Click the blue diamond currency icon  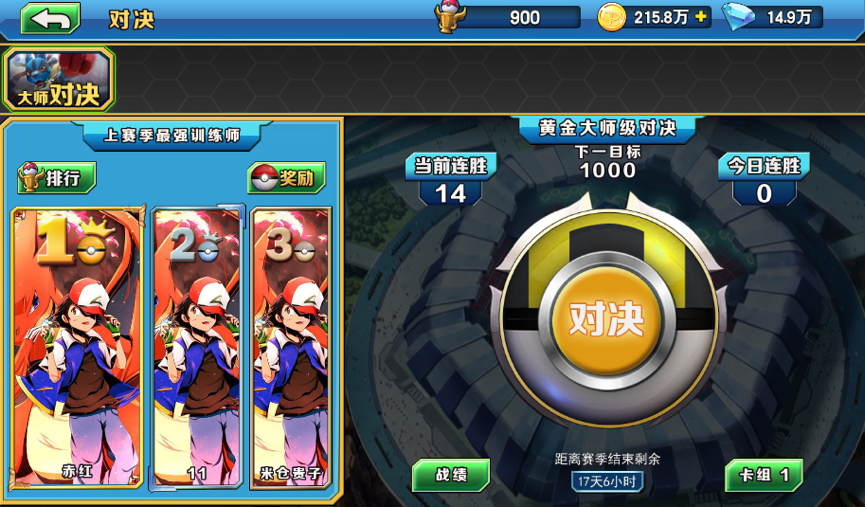739,17
